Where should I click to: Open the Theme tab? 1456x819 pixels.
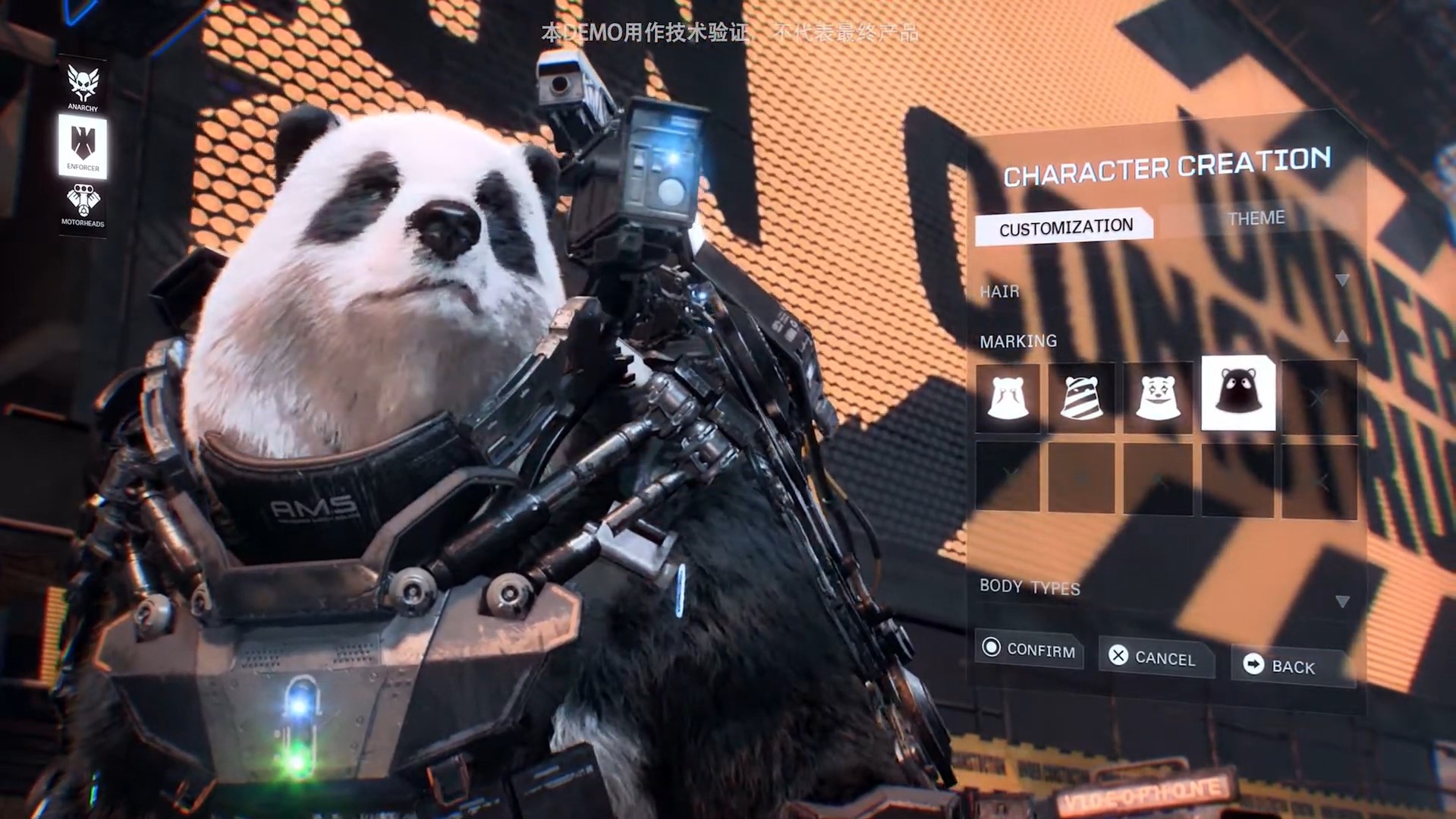click(1256, 219)
